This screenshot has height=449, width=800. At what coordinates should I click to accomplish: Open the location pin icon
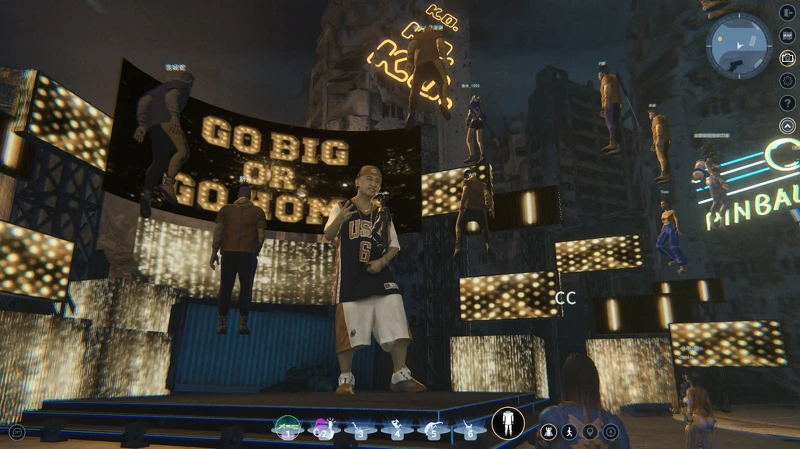(x=590, y=432)
